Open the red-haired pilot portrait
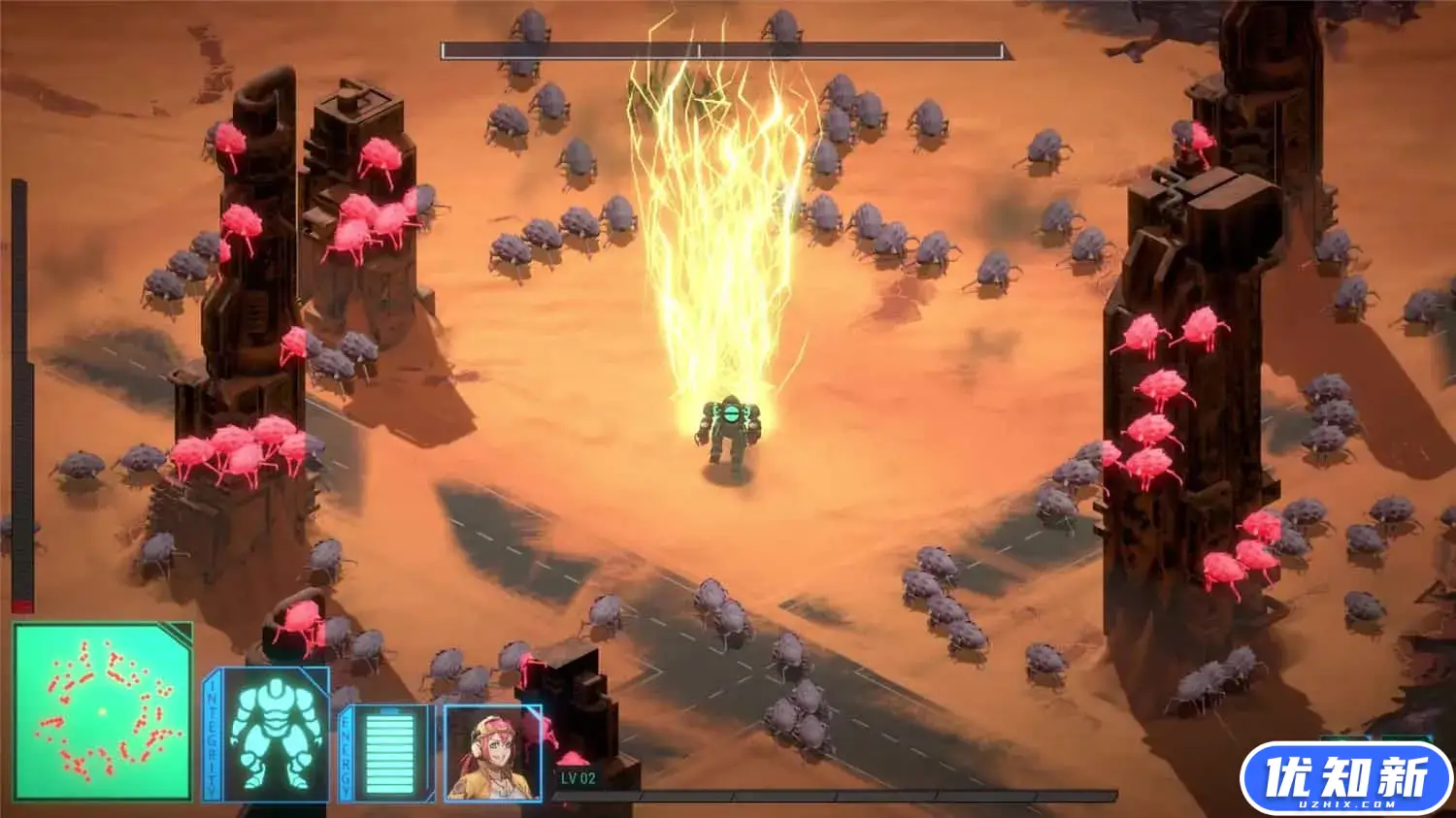Screen dimensions: 1456x818 point(492,753)
